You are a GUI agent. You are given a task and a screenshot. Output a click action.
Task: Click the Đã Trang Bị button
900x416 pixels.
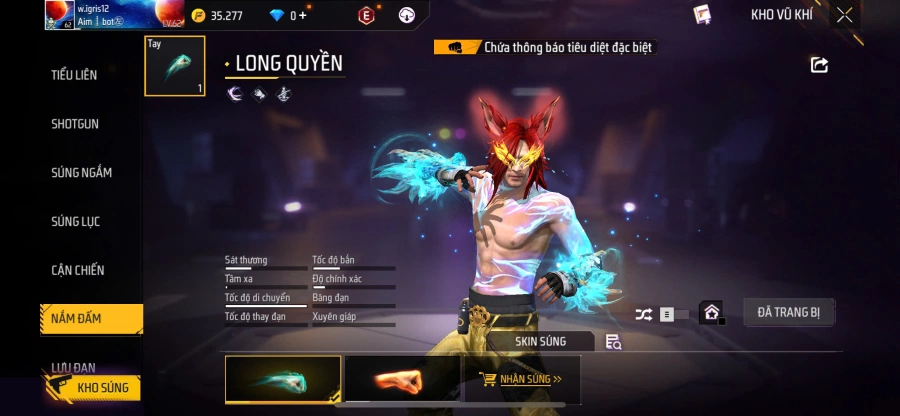(x=788, y=312)
